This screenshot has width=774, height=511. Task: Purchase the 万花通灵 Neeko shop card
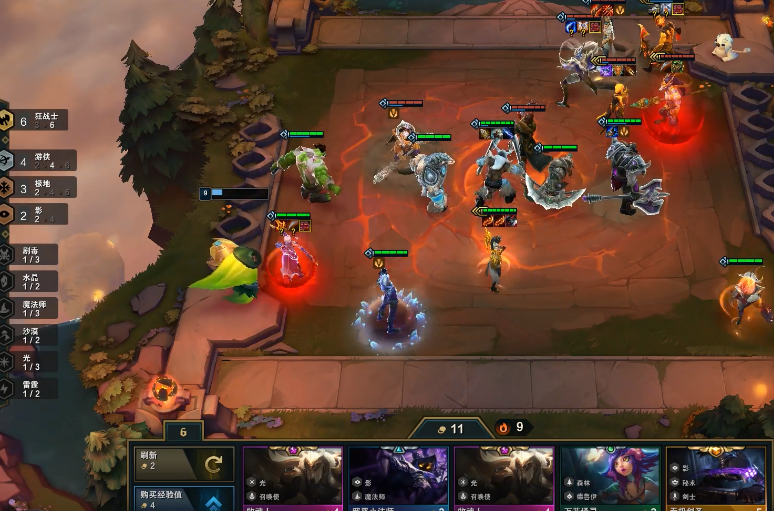click(x=610, y=480)
